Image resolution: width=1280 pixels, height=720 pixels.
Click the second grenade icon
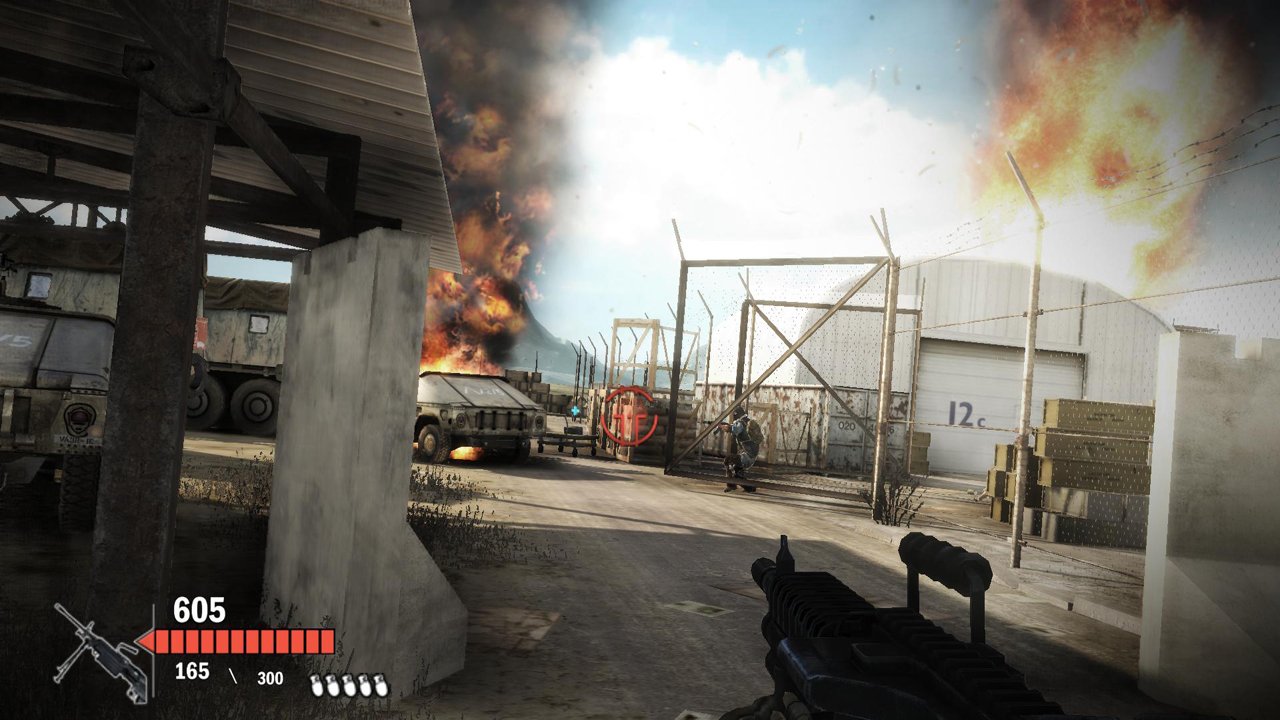coord(332,685)
